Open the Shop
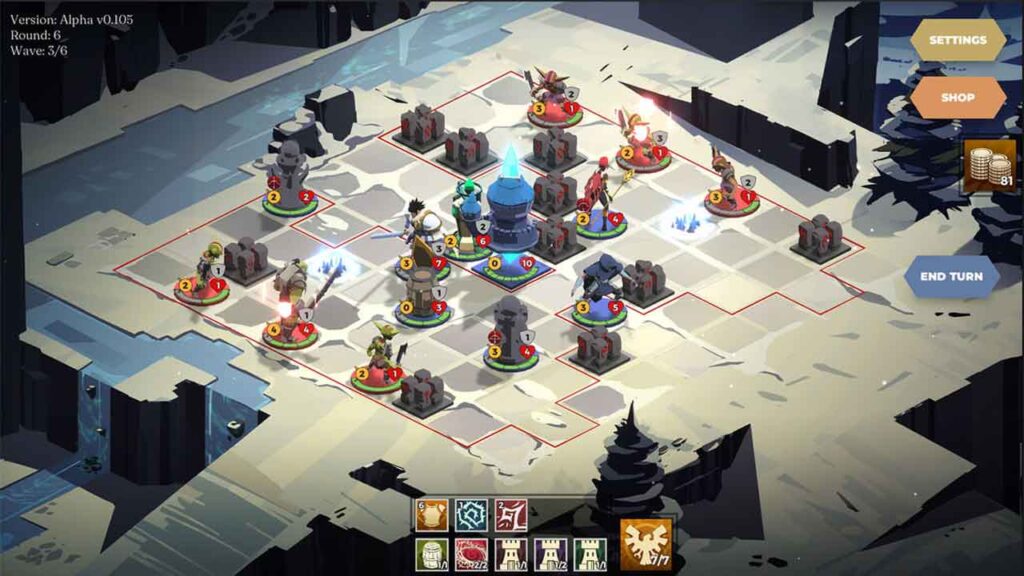 (x=957, y=98)
